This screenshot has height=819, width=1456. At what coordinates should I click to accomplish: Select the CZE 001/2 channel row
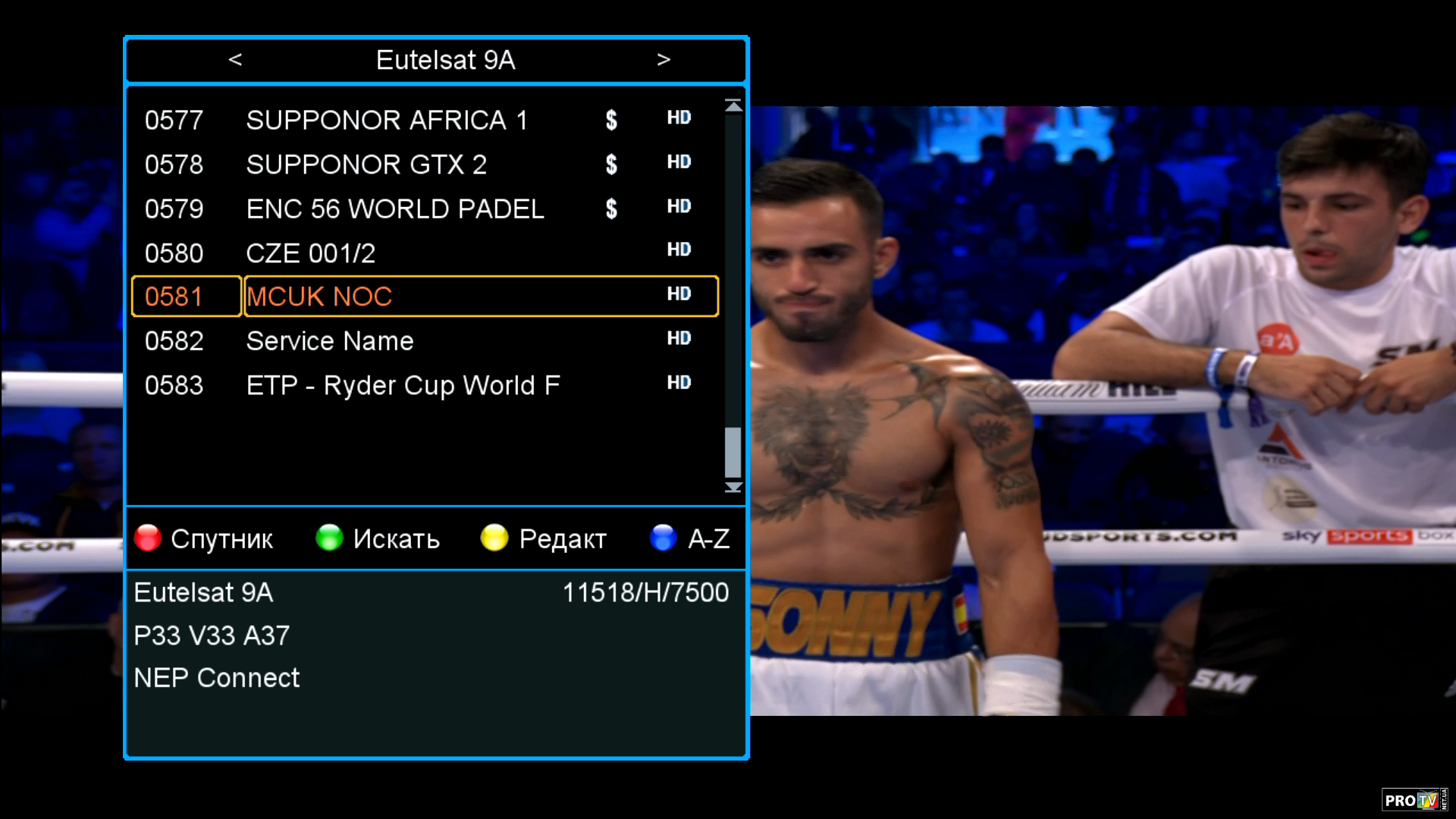coord(311,253)
